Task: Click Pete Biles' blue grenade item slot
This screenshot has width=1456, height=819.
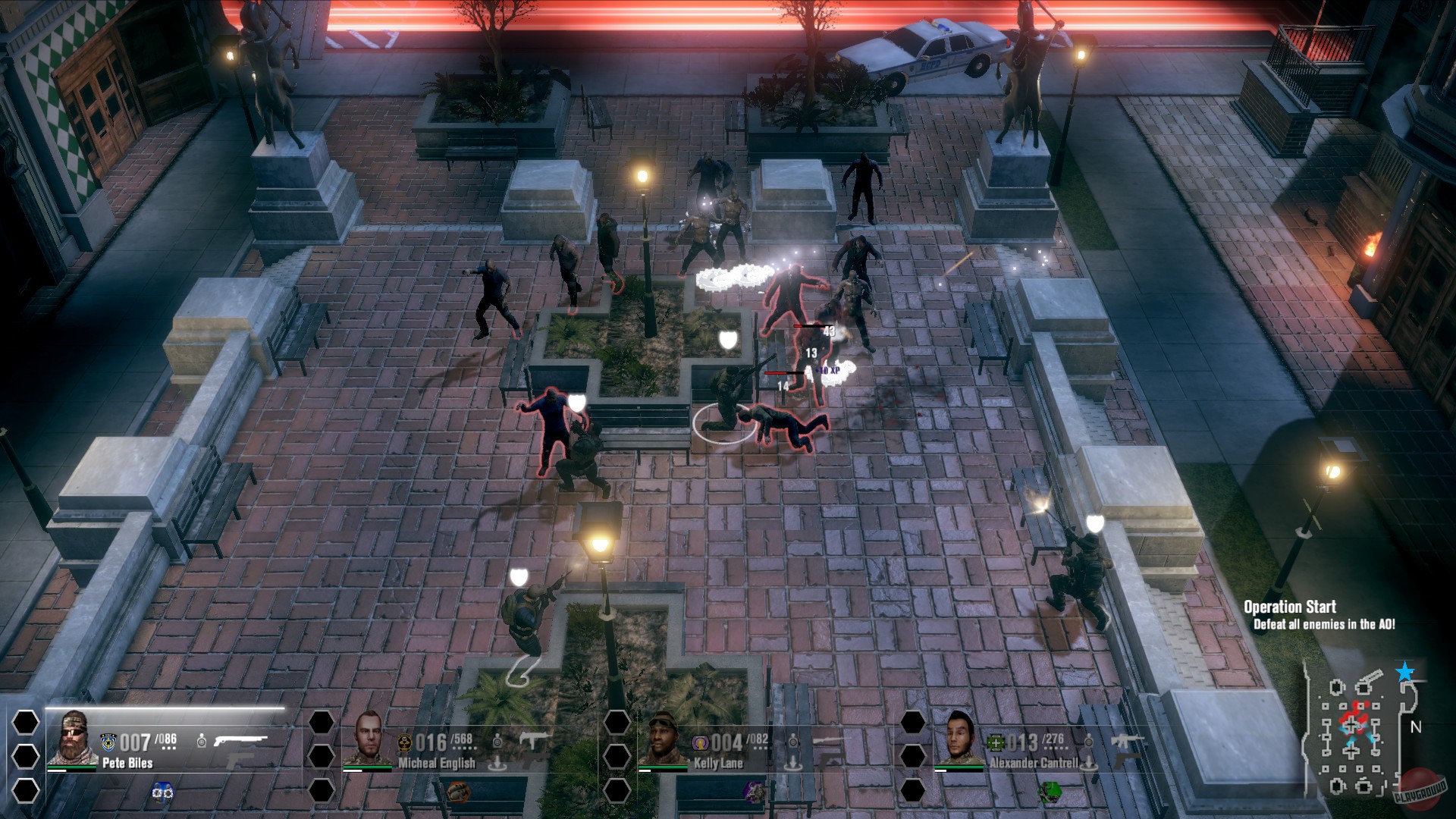Action: point(163,792)
